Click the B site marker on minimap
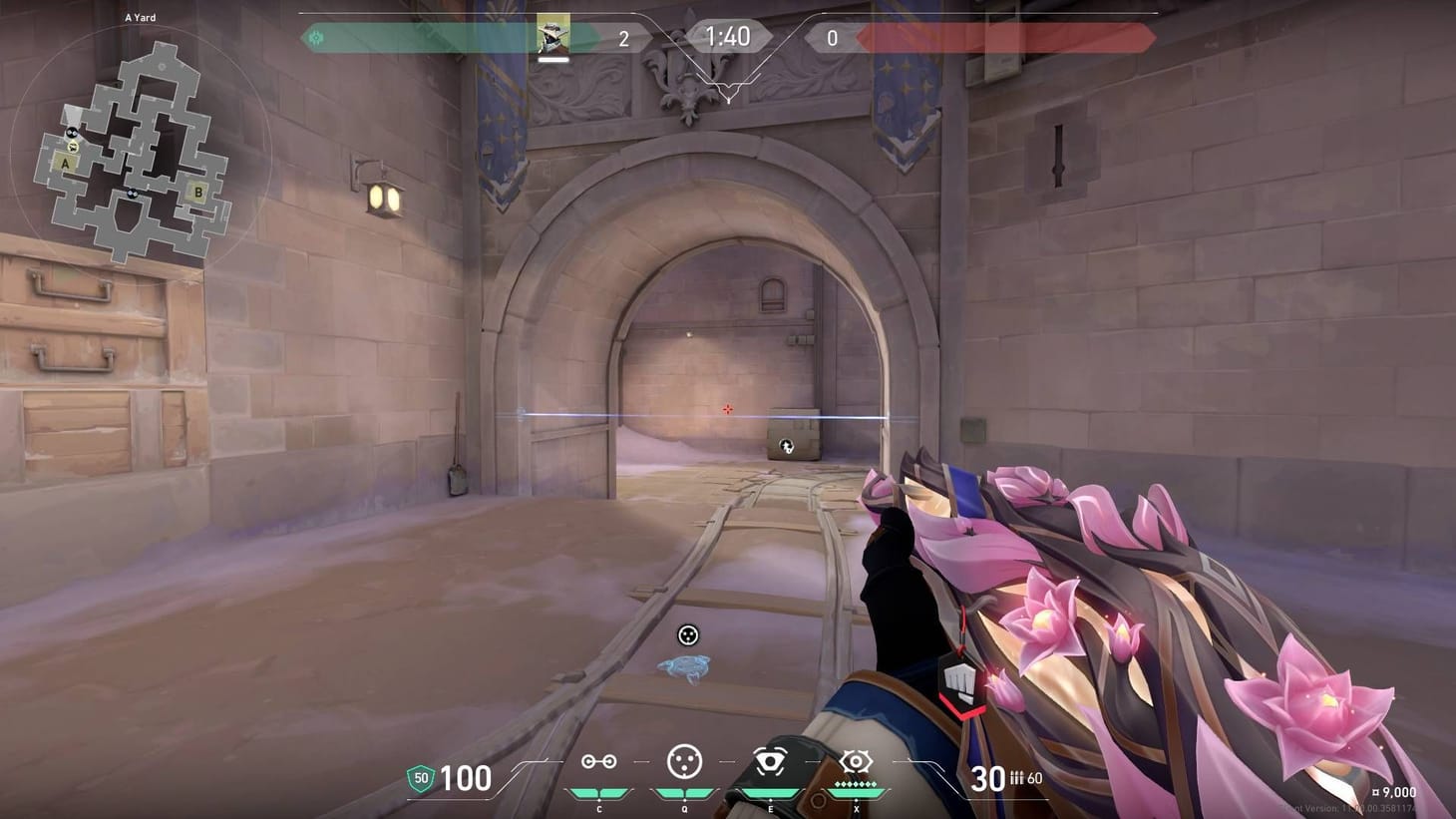The height and width of the screenshot is (819, 1456). pyautogui.click(x=197, y=192)
